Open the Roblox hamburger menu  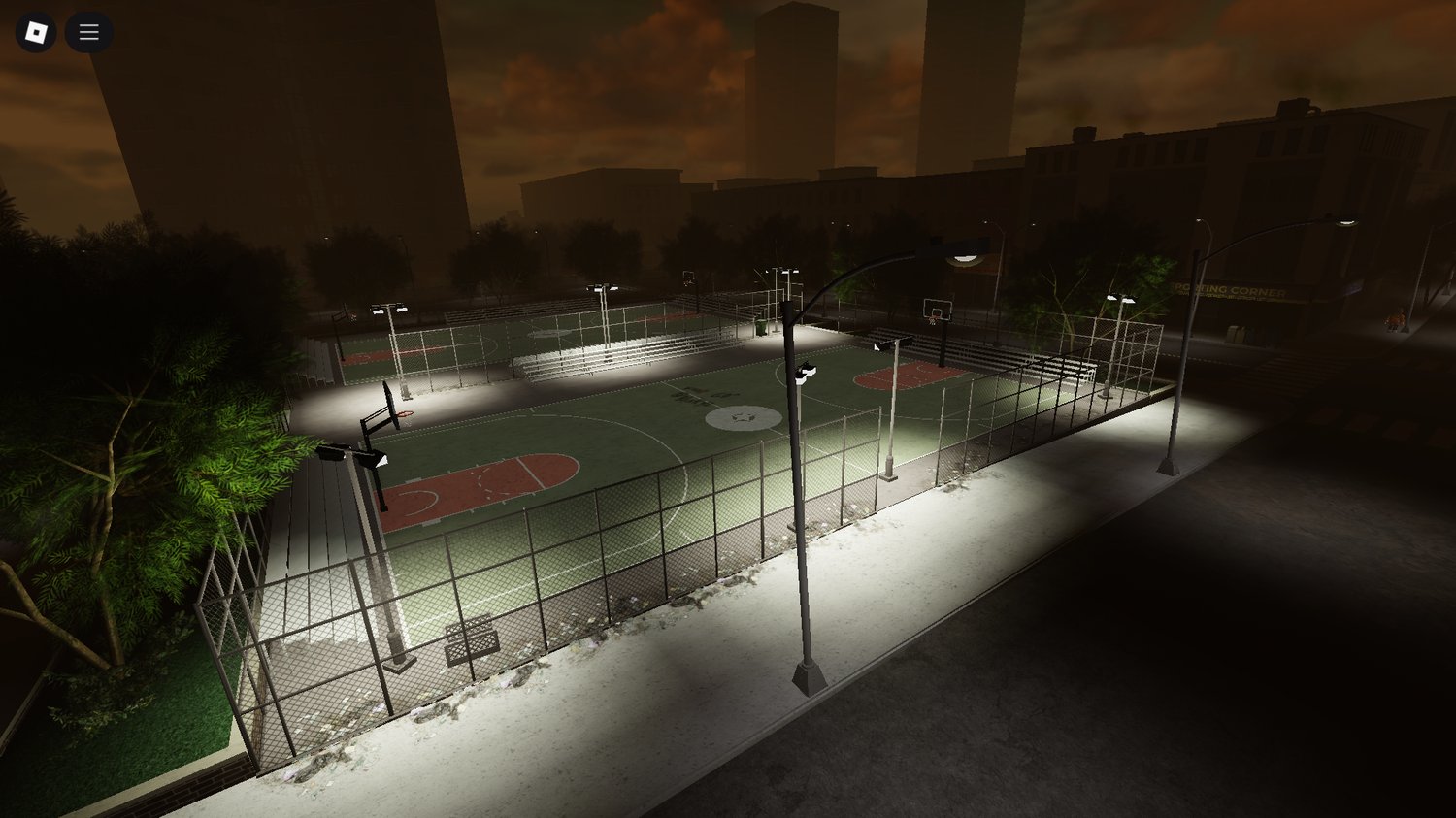click(88, 31)
